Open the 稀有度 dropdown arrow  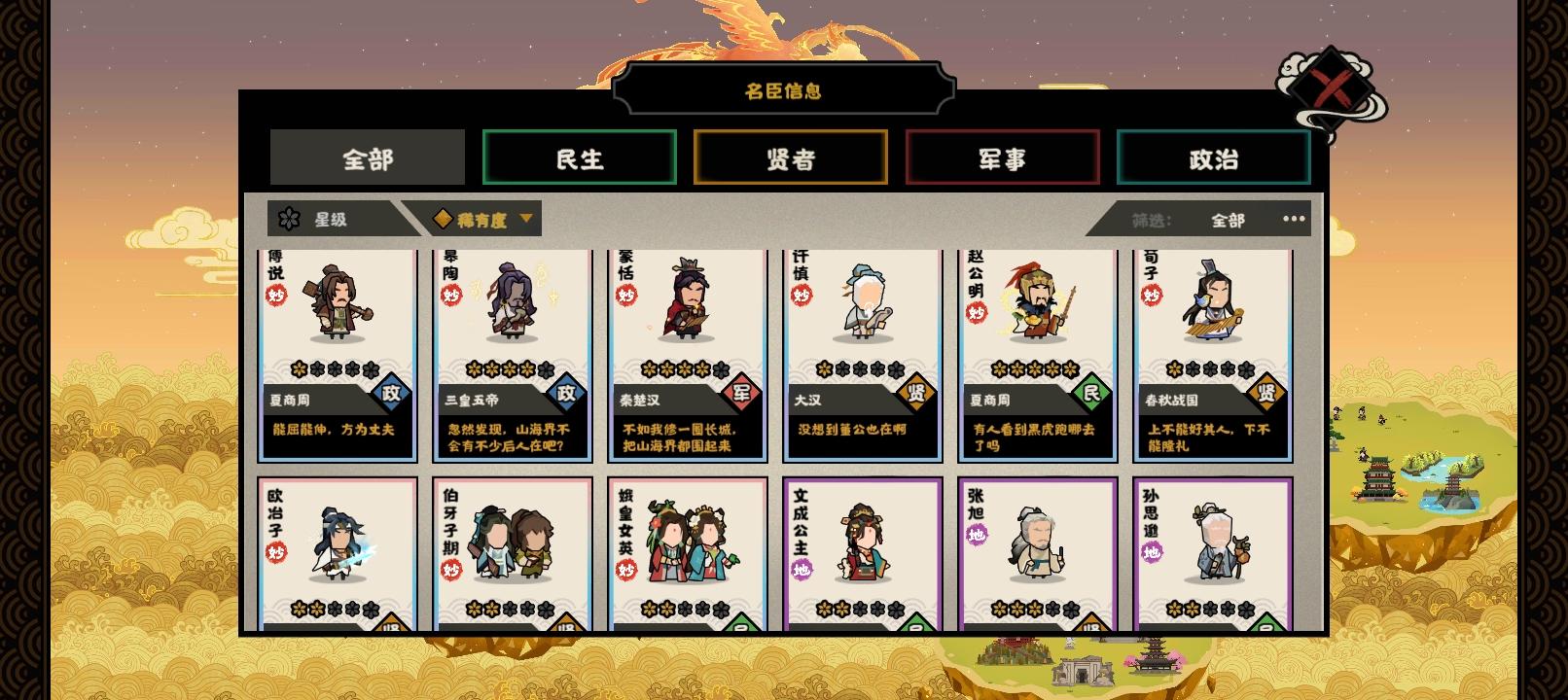click(525, 219)
